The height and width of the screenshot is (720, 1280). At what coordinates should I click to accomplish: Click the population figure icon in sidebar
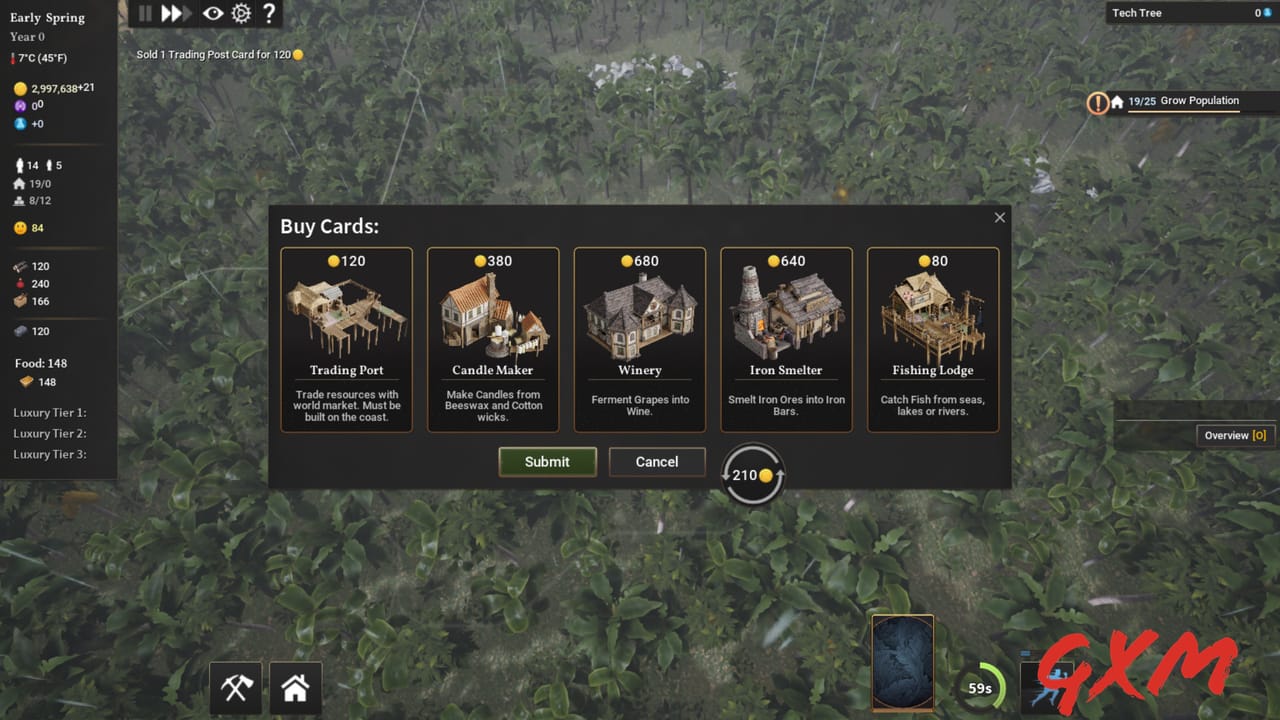click(20, 165)
